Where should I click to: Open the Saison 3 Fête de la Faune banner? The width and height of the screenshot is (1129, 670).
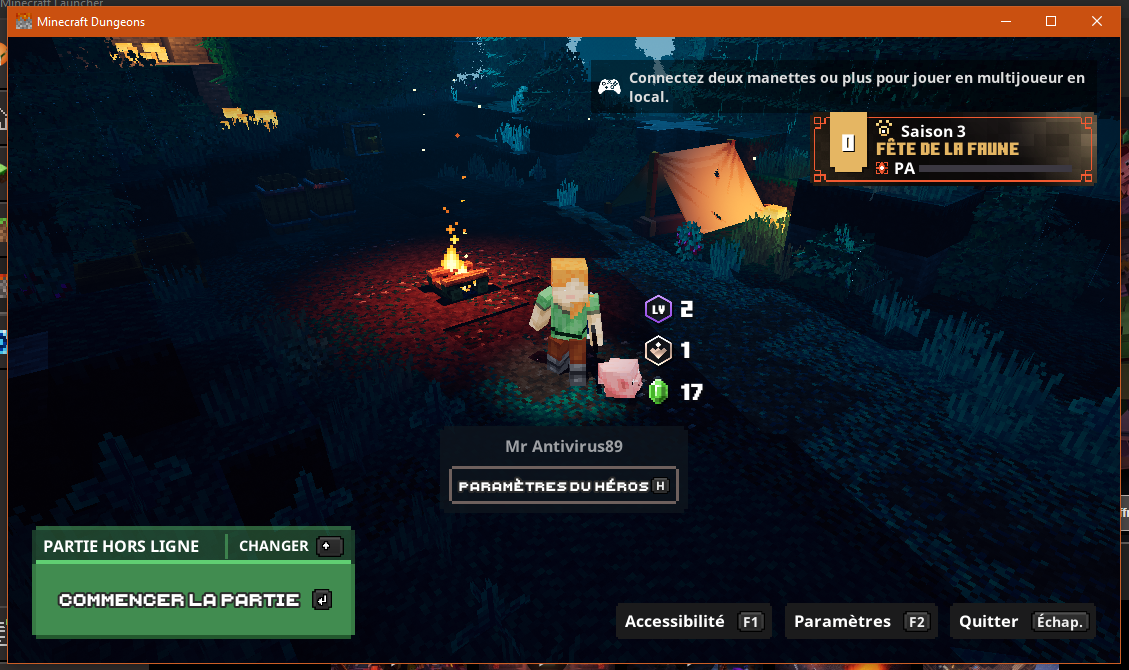[x=954, y=149]
